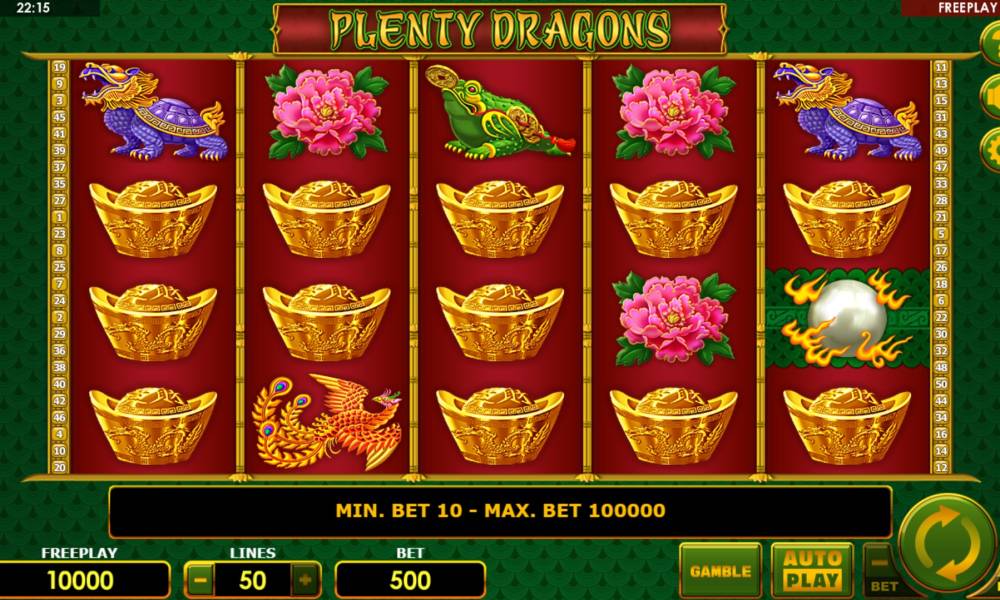1000x600 pixels.
Task: Select payline number 11 on the right strip
Action: pyautogui.click(x=940, y=68)
